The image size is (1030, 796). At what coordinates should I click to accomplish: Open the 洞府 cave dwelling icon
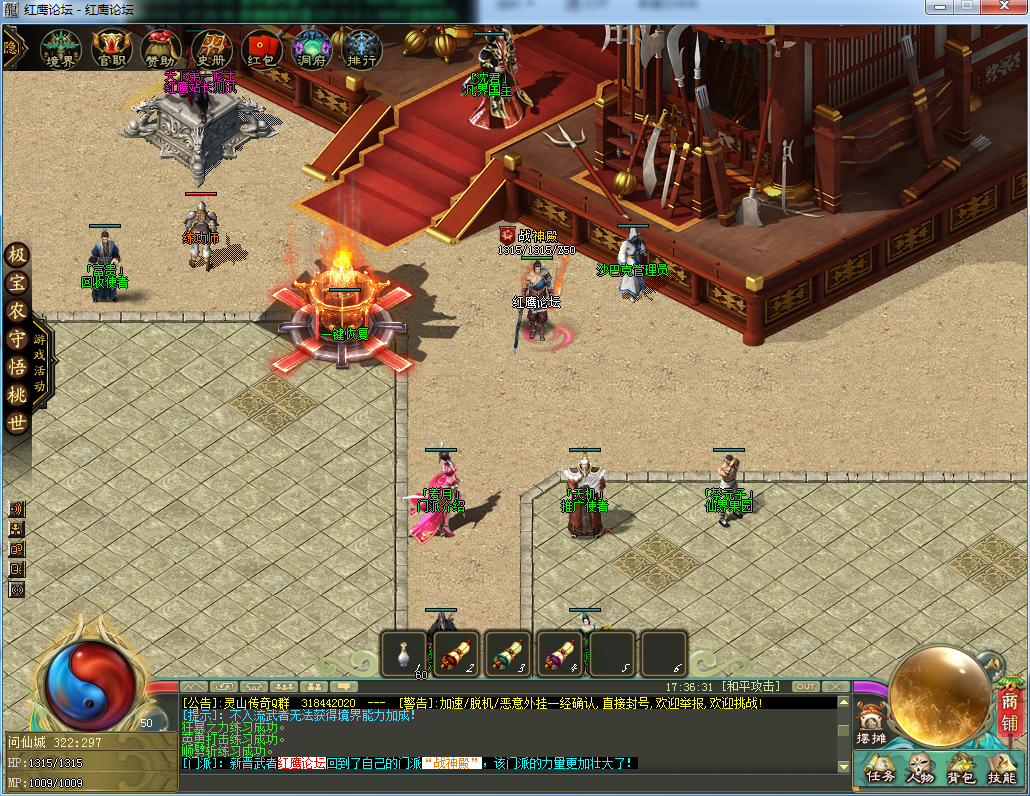coord(311,48)
